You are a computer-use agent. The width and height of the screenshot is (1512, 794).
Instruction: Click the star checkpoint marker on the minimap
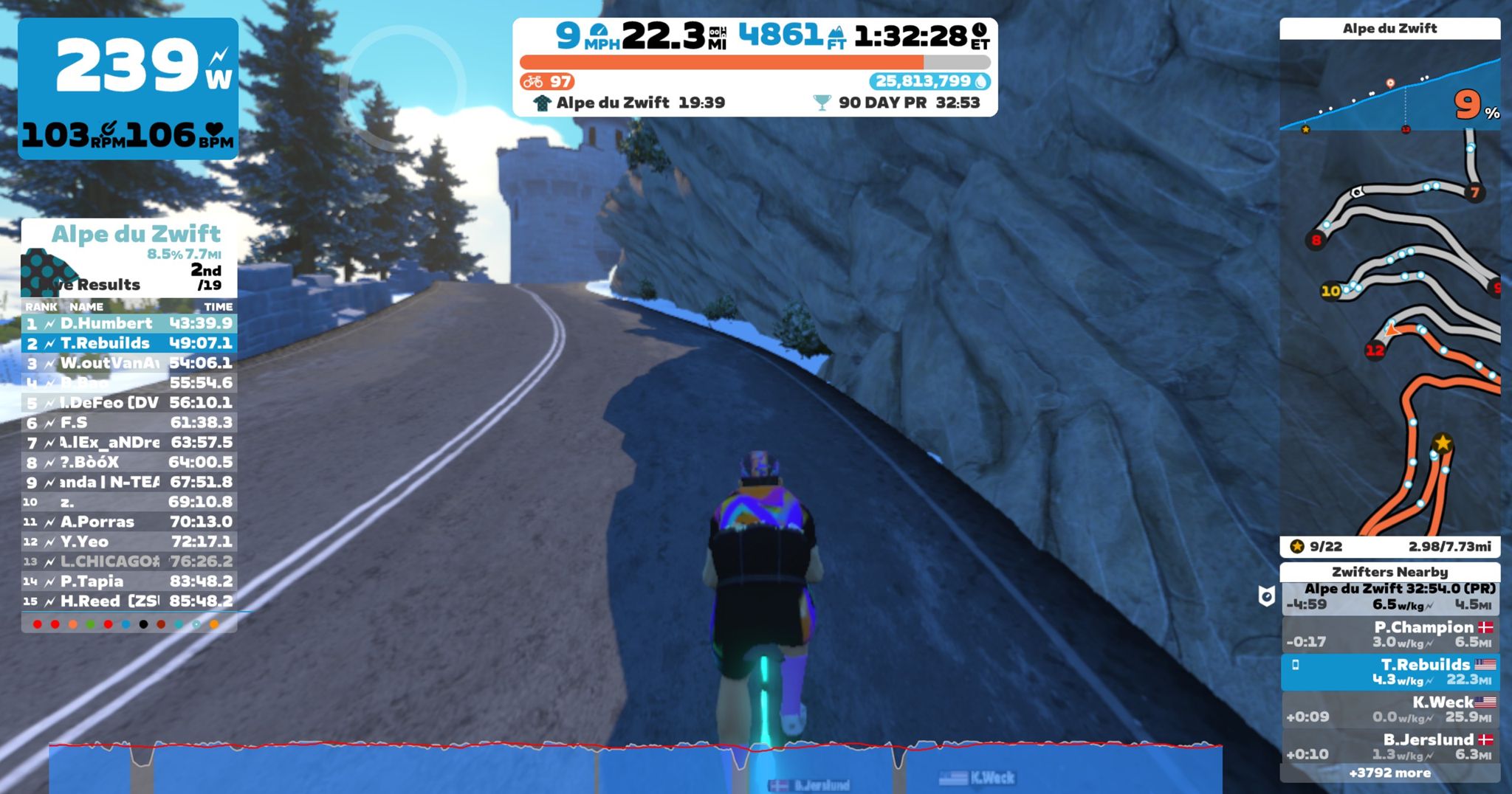[x=1440, y=443]
